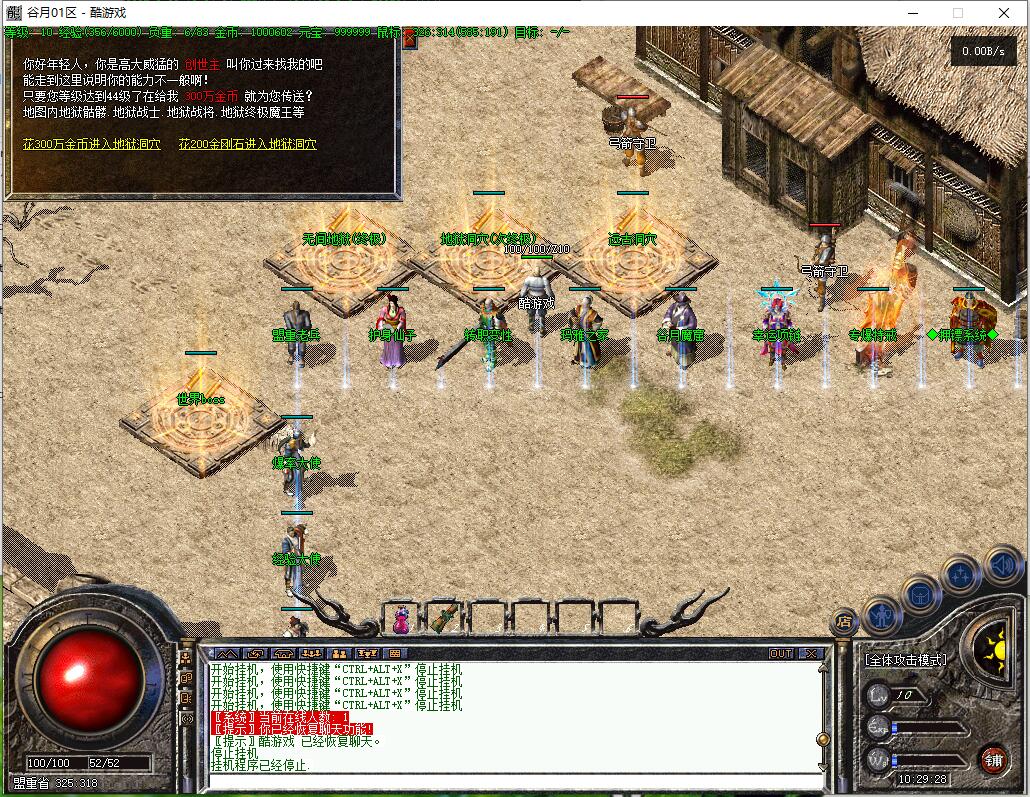Click the red 铺 stall button
This screenshot has width=1030, height=797.
click(993, 759)
